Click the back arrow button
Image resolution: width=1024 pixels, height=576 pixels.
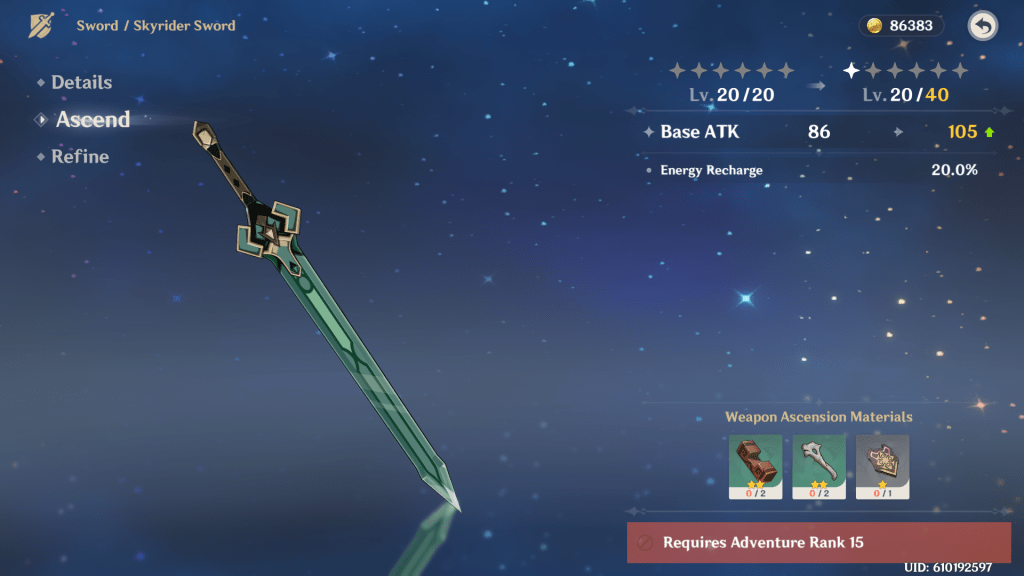pyautogui.click(x=982, y=26)
